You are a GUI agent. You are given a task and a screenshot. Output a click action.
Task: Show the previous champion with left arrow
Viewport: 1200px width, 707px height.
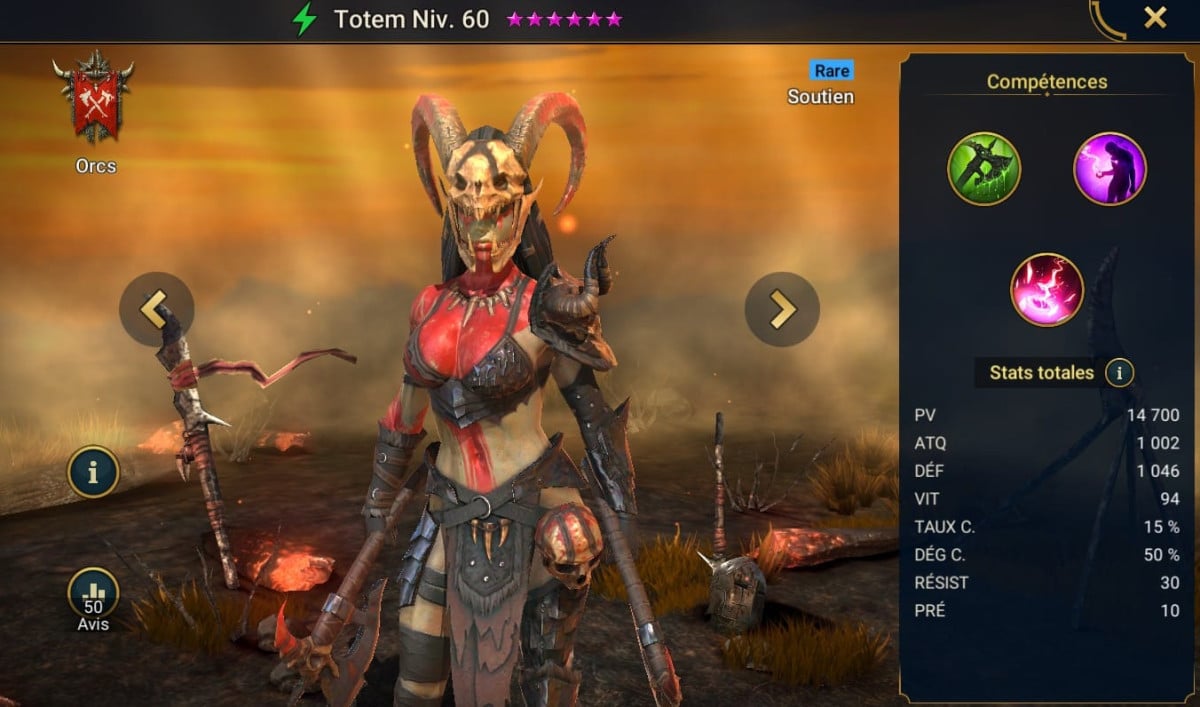pyautogui.click(x=156, y=309)
